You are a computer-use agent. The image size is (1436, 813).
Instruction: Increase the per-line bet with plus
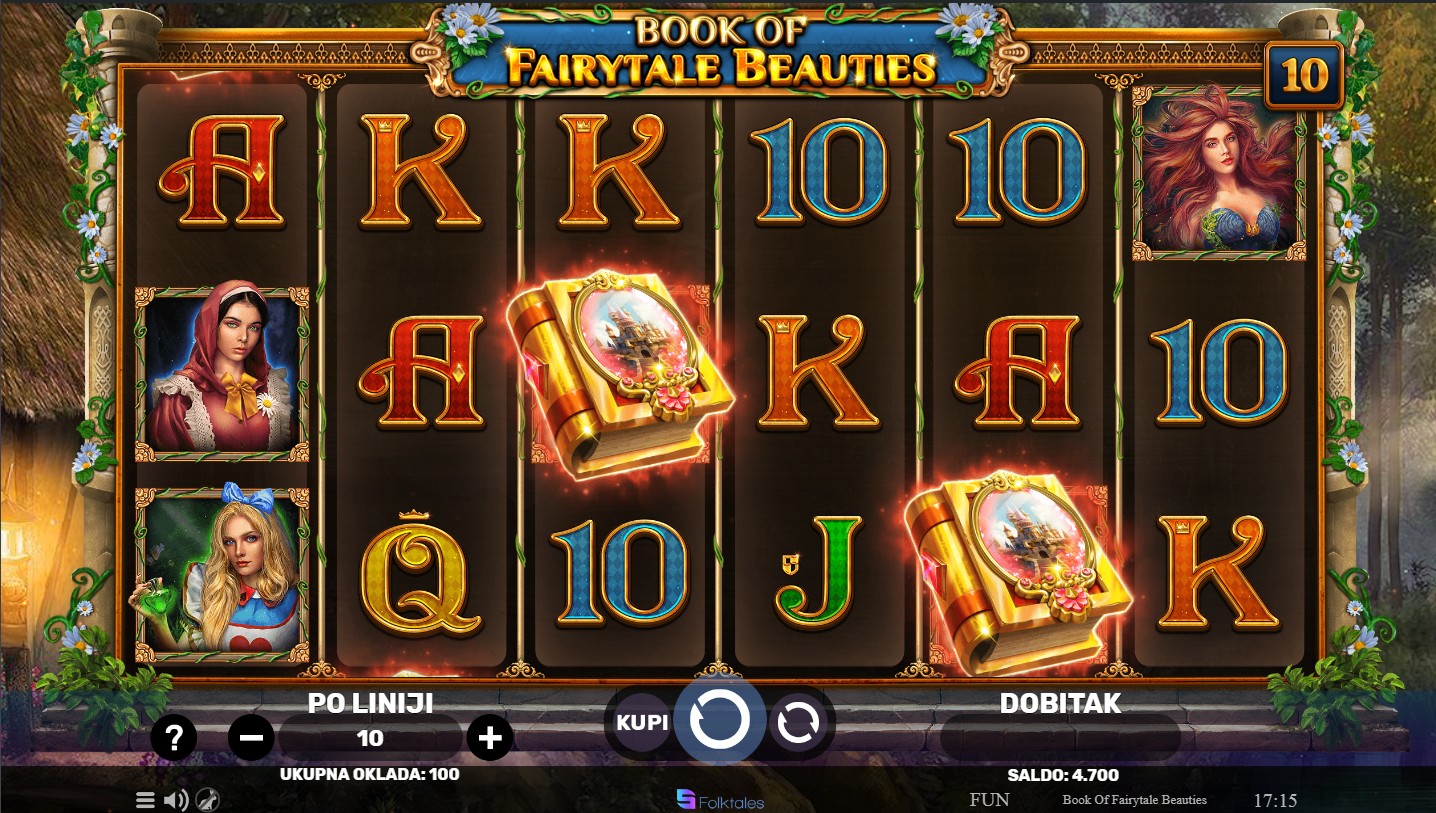point(489,738)
